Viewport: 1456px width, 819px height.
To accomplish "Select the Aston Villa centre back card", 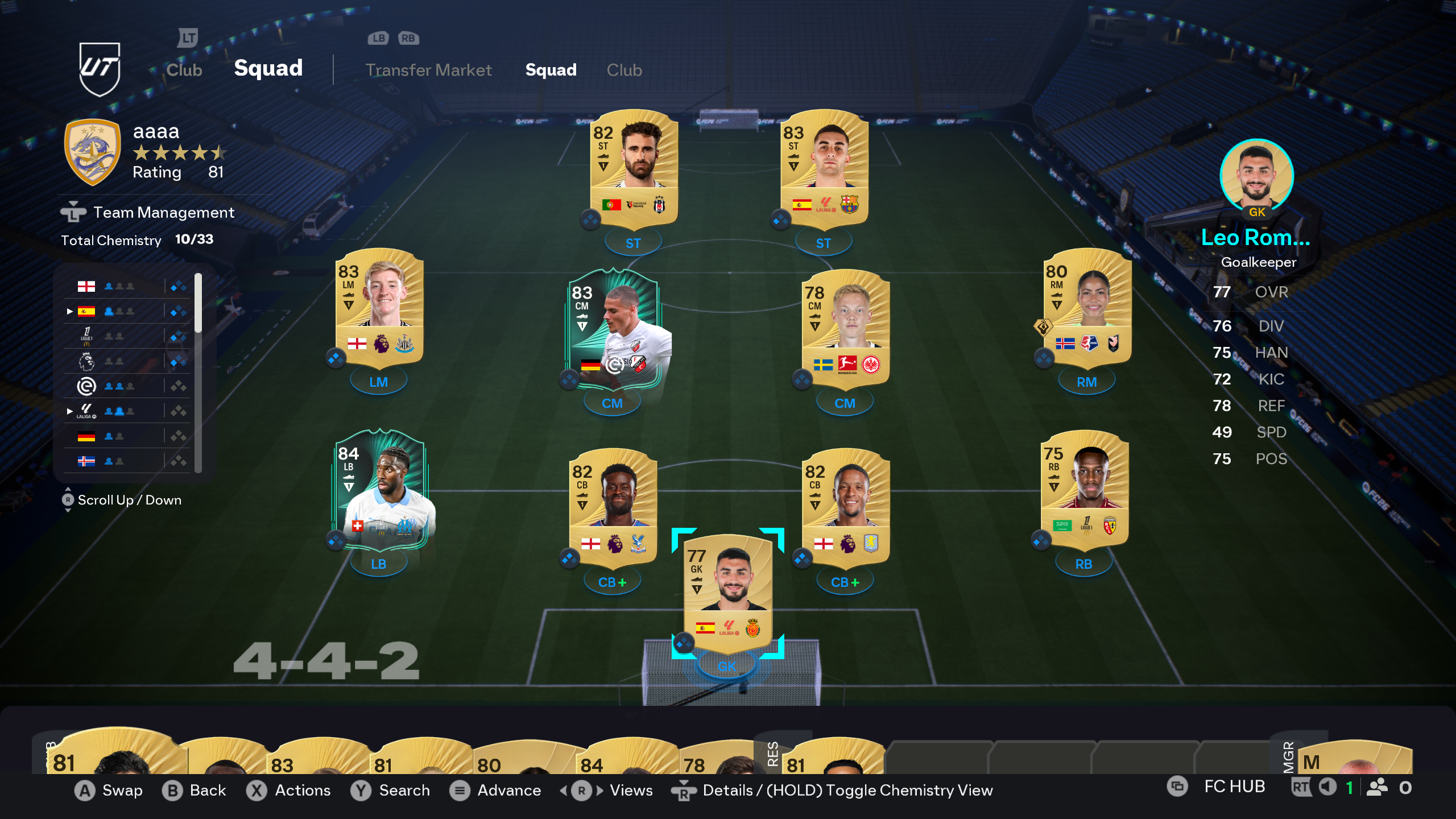I will coord(845,507).
